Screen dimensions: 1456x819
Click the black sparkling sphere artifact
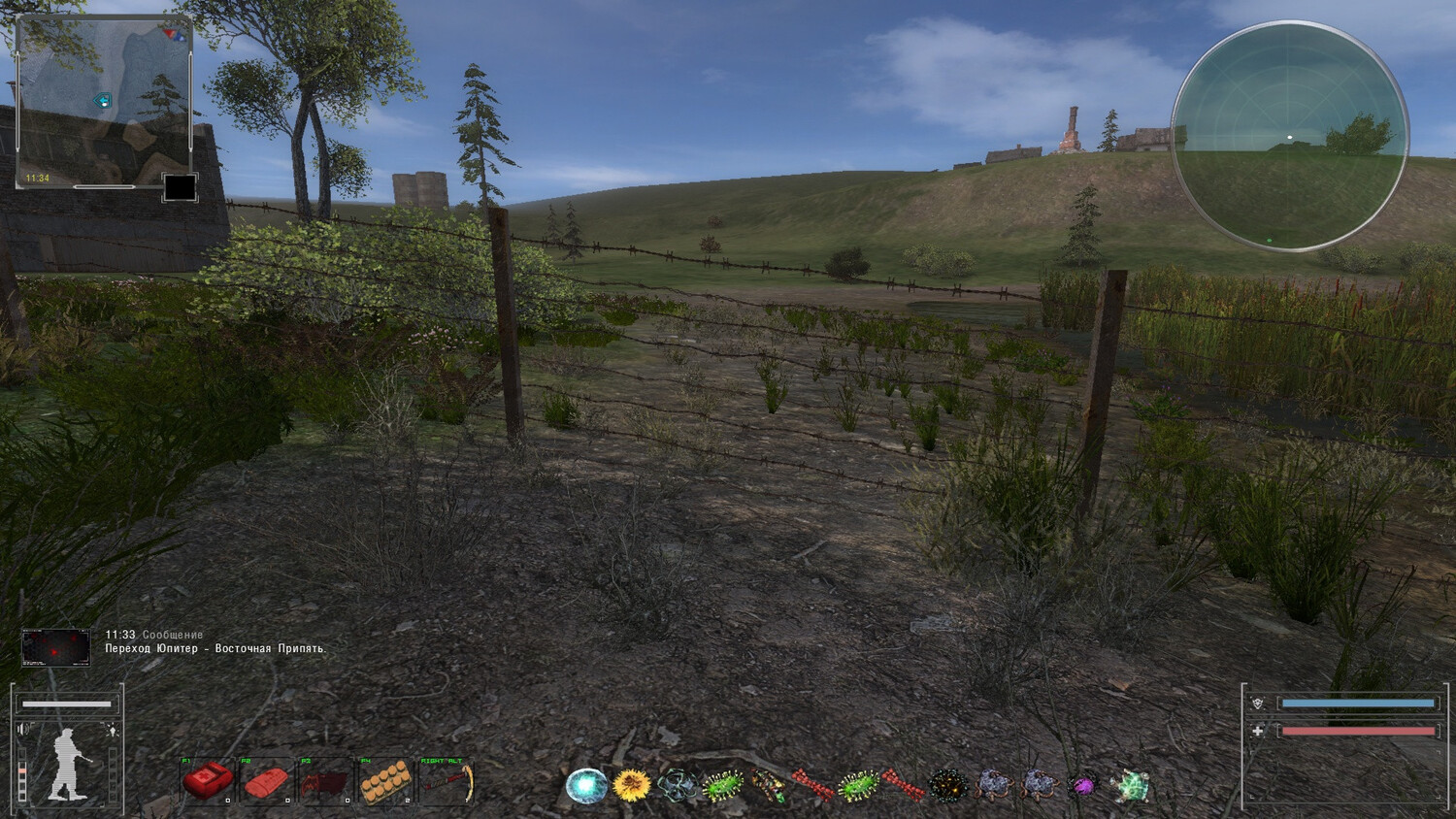click(x=947, y=785)
